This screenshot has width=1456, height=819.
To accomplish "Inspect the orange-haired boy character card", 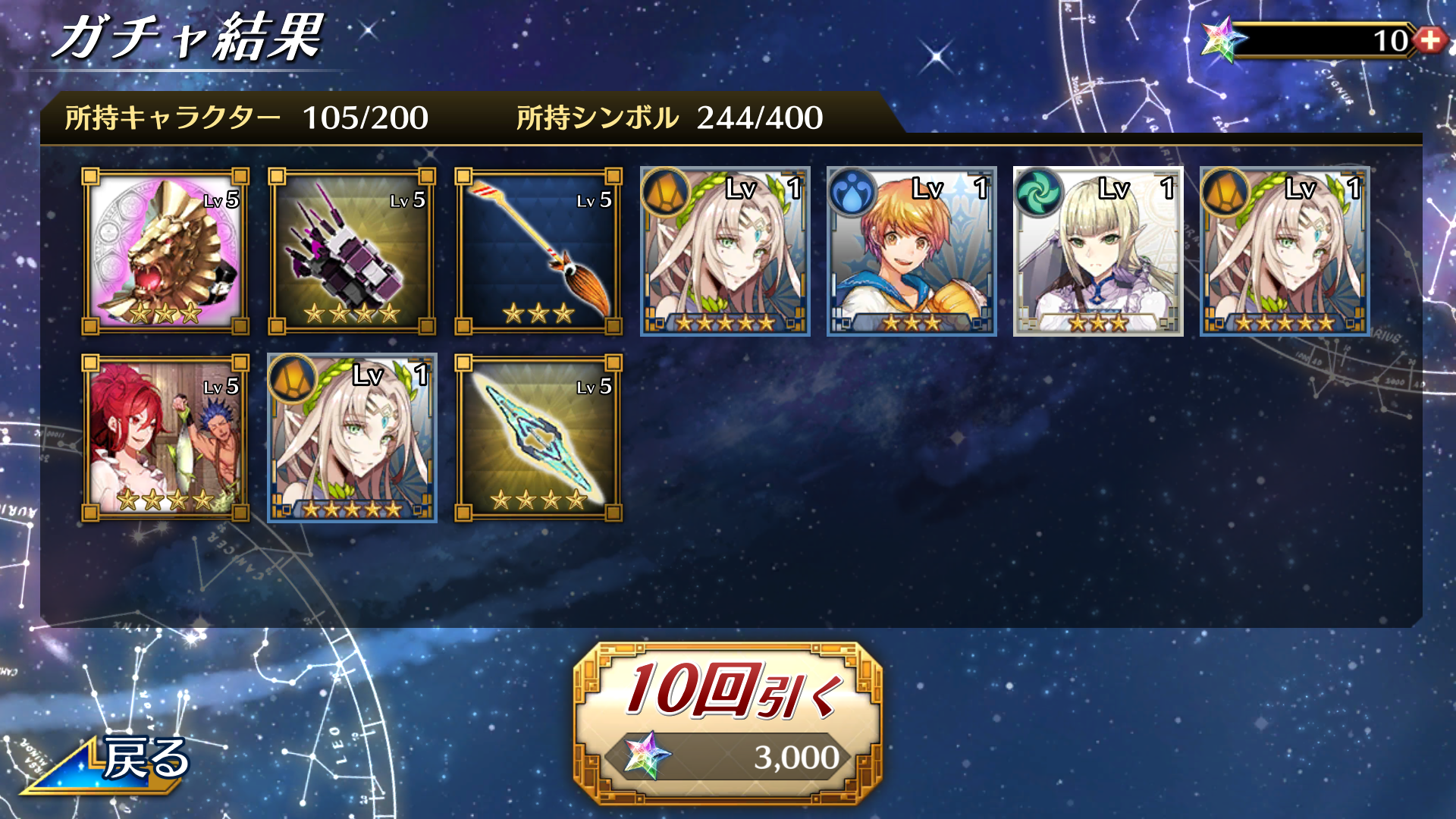I will tap(912, 252).
